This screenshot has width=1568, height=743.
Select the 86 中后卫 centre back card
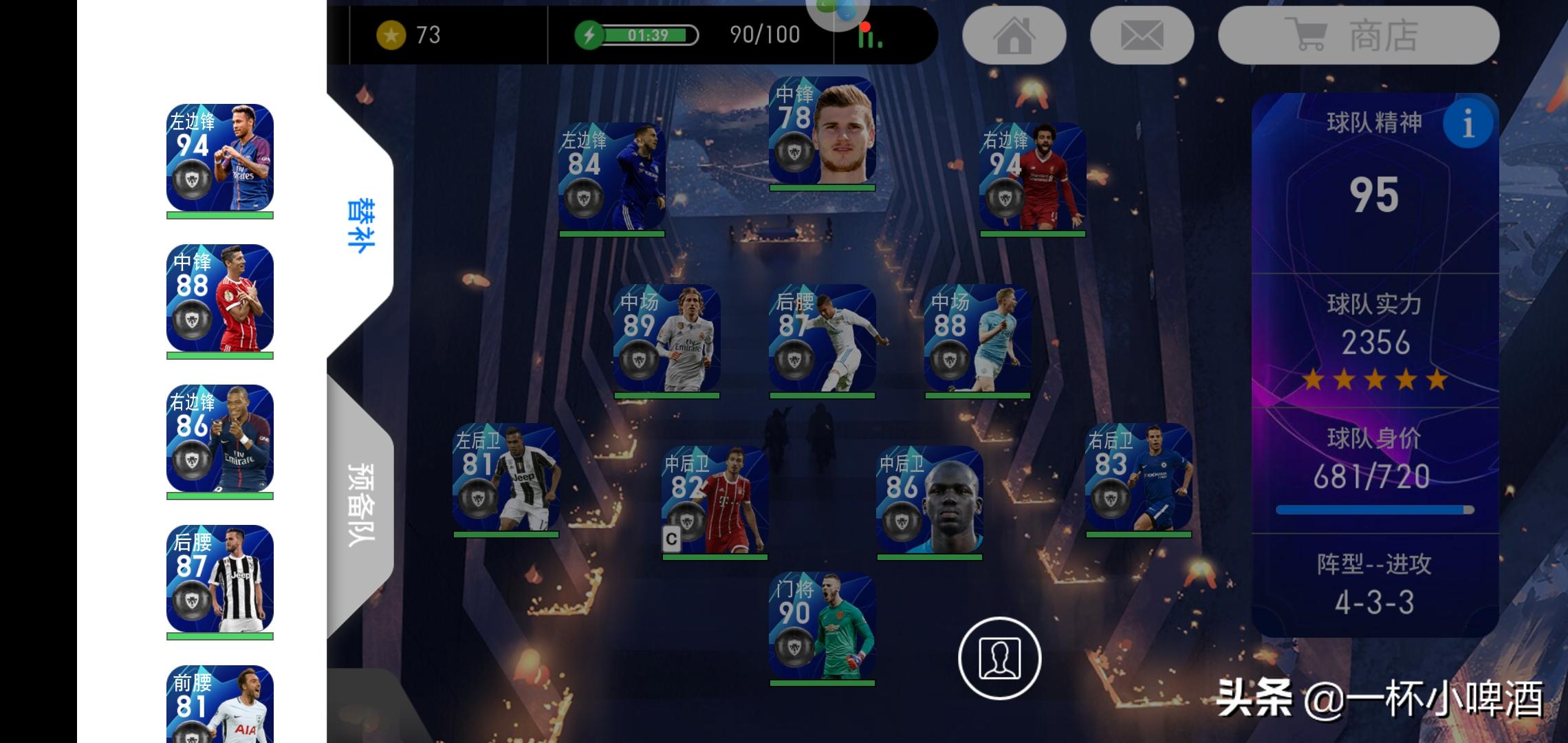pyautogui.click(x=929, y=500)
